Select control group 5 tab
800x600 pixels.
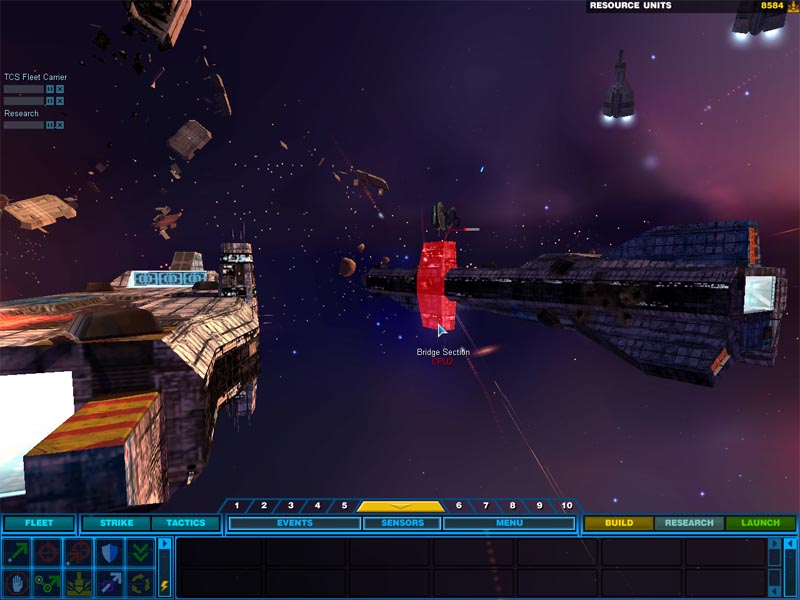[344, 506]
